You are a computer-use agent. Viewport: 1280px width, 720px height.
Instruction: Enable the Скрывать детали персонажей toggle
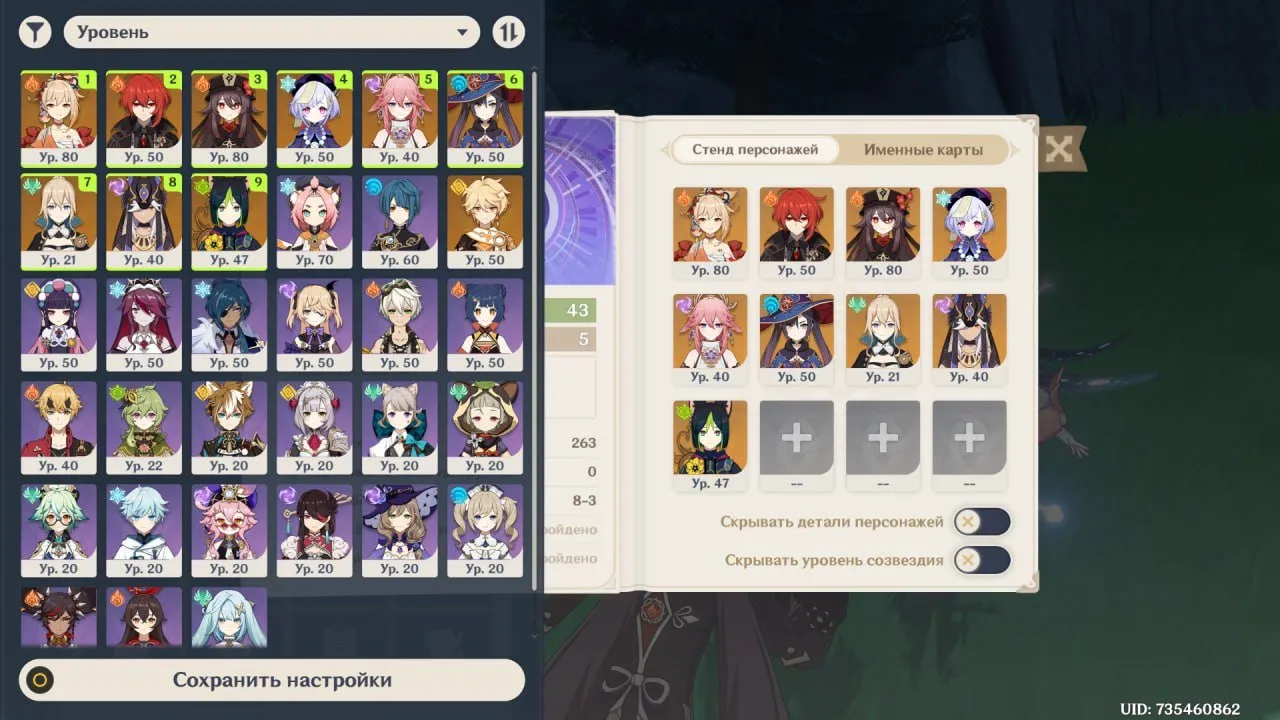coord(981,521)
